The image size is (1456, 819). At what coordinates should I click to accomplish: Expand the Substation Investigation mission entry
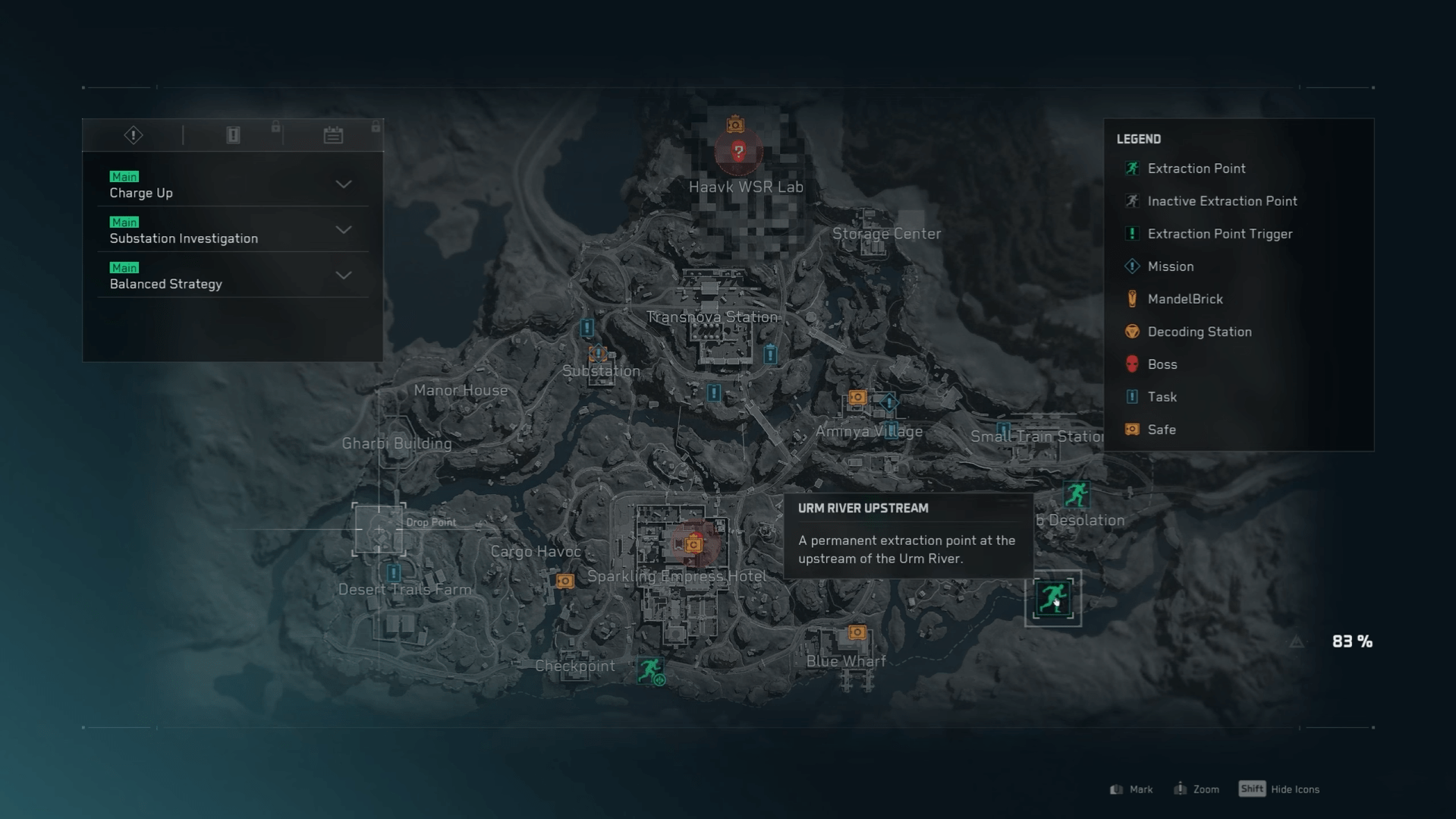344,230
